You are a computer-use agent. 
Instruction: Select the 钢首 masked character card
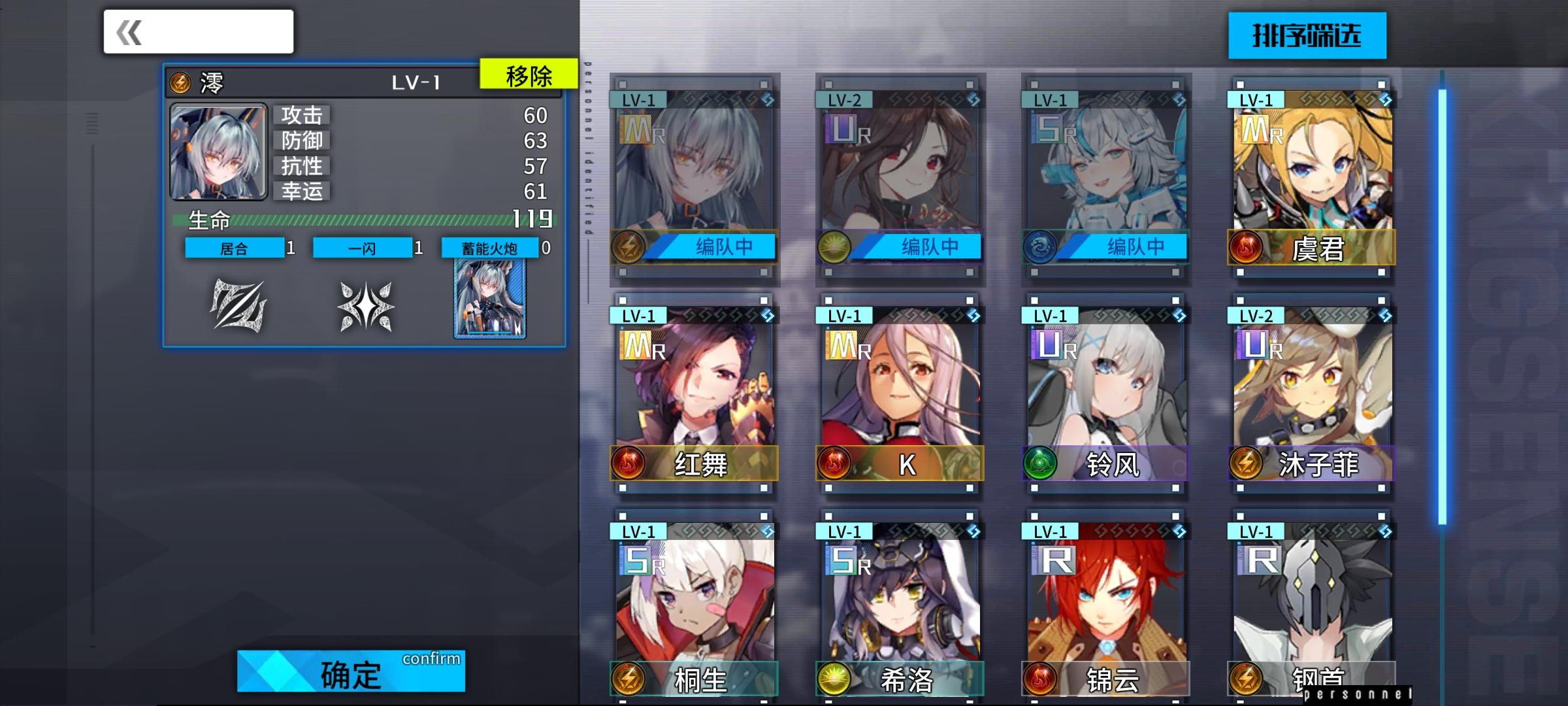pos(1312,608)
